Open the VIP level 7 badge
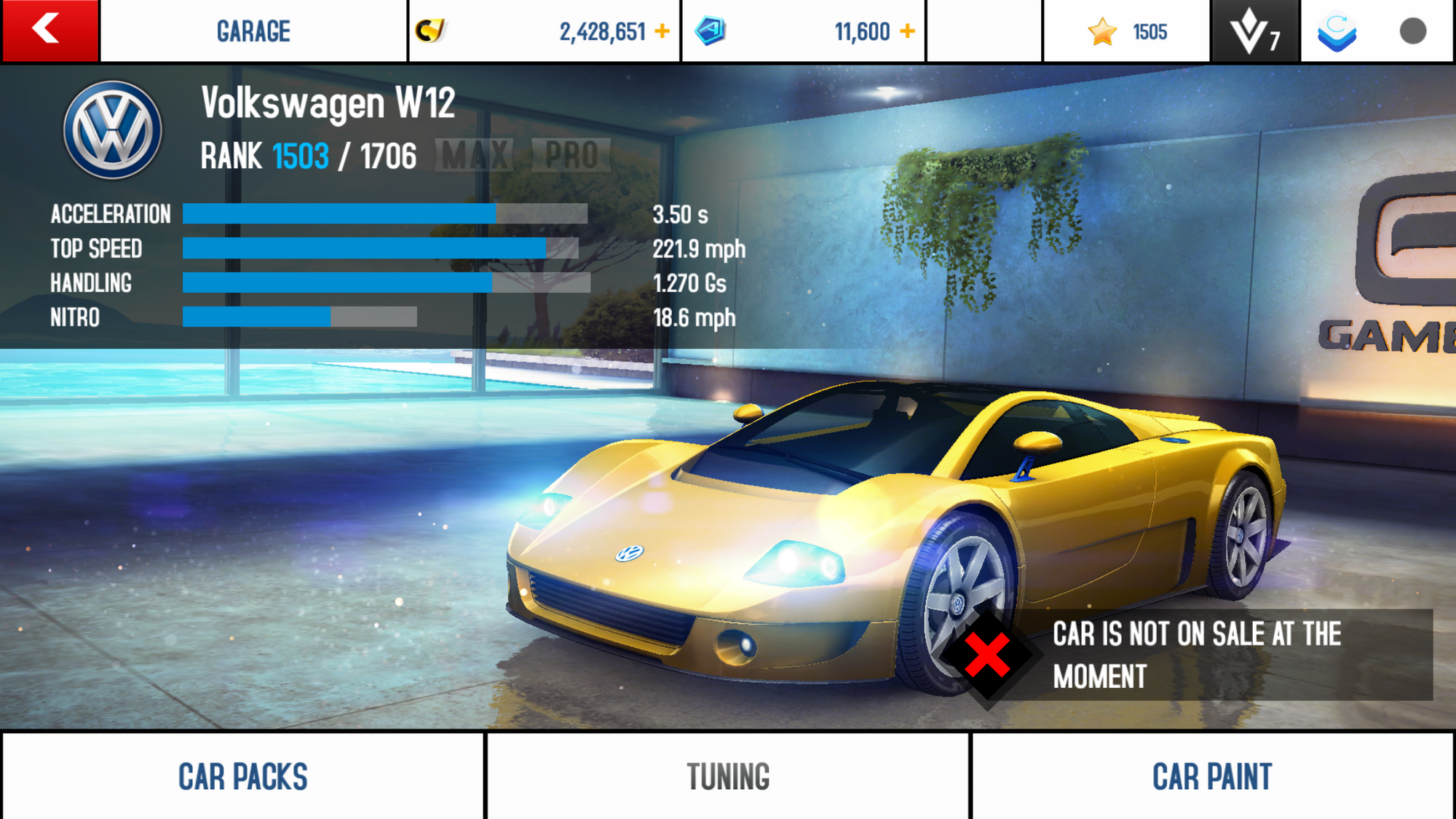The image size is (1456, 819). pos(1254,31)
